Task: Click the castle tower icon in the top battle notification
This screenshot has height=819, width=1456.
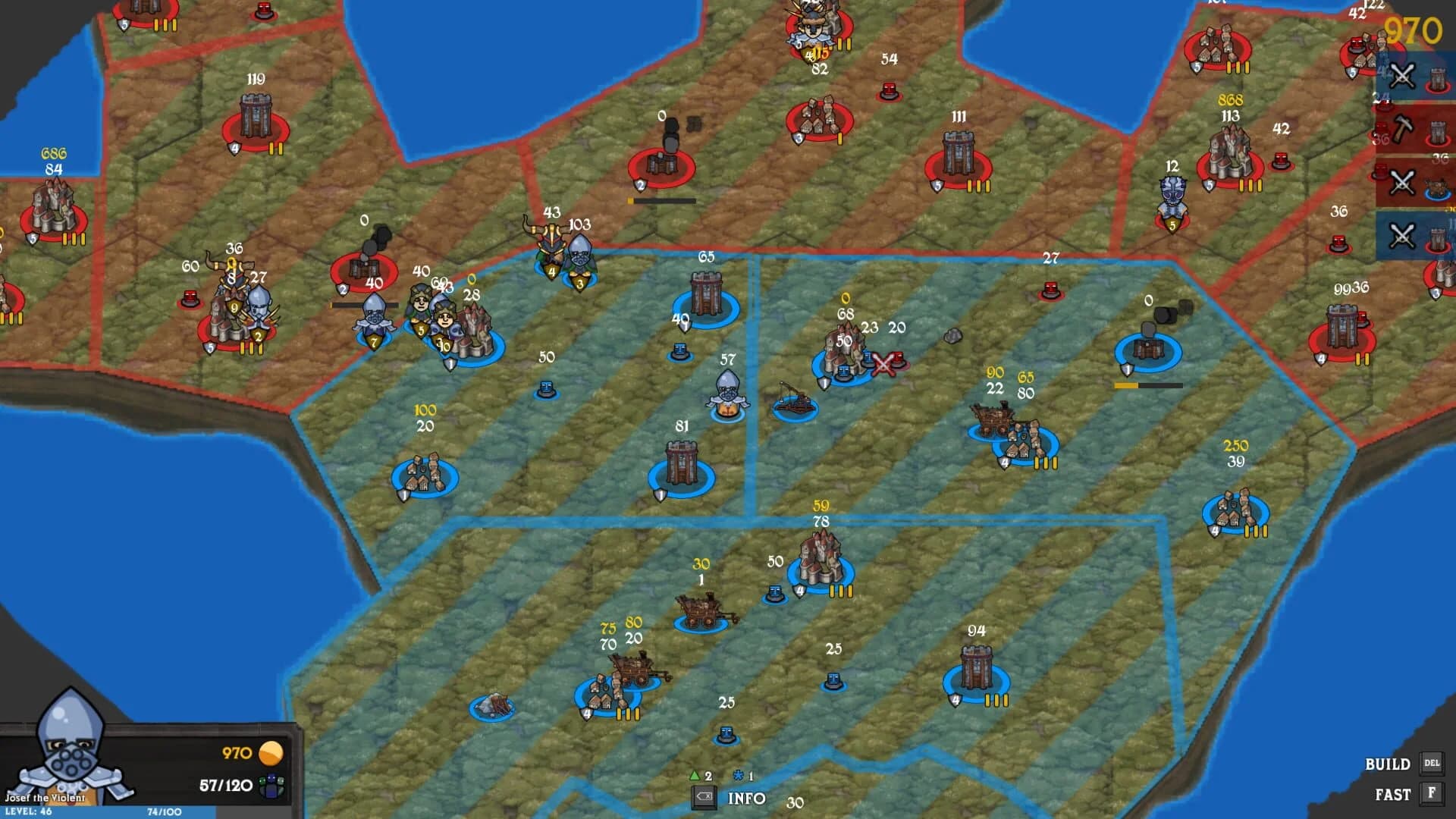Action: pos(1437,77)
